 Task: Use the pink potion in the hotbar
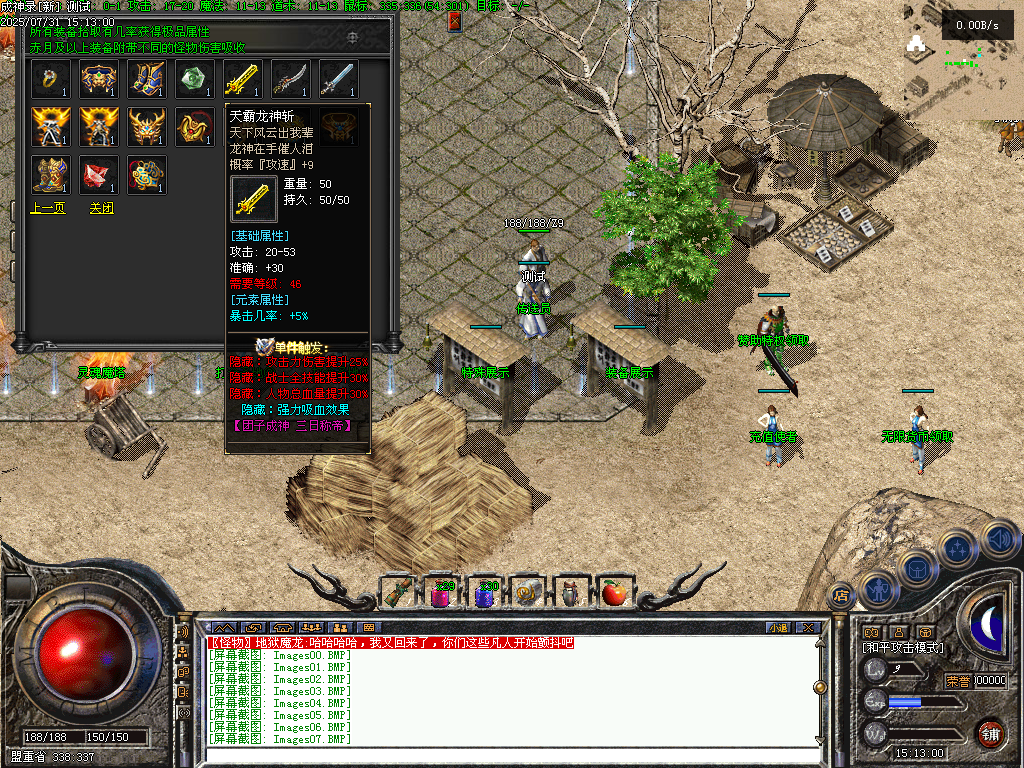[x=440, y=594]
